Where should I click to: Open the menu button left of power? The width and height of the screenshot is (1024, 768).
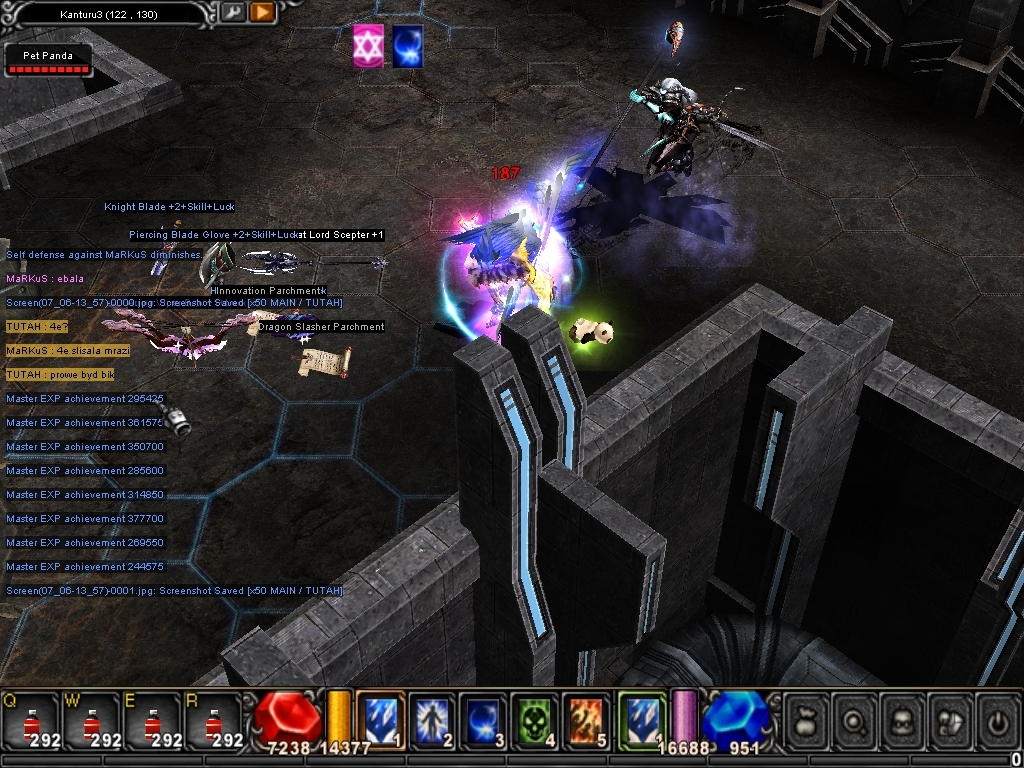(x=951, y=719)
